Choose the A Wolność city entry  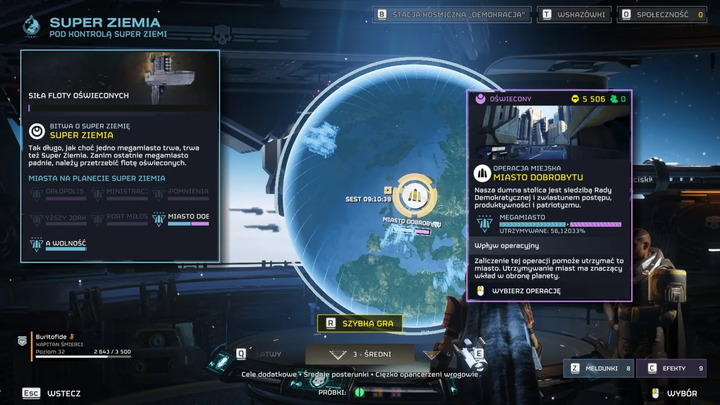[59, 242]
